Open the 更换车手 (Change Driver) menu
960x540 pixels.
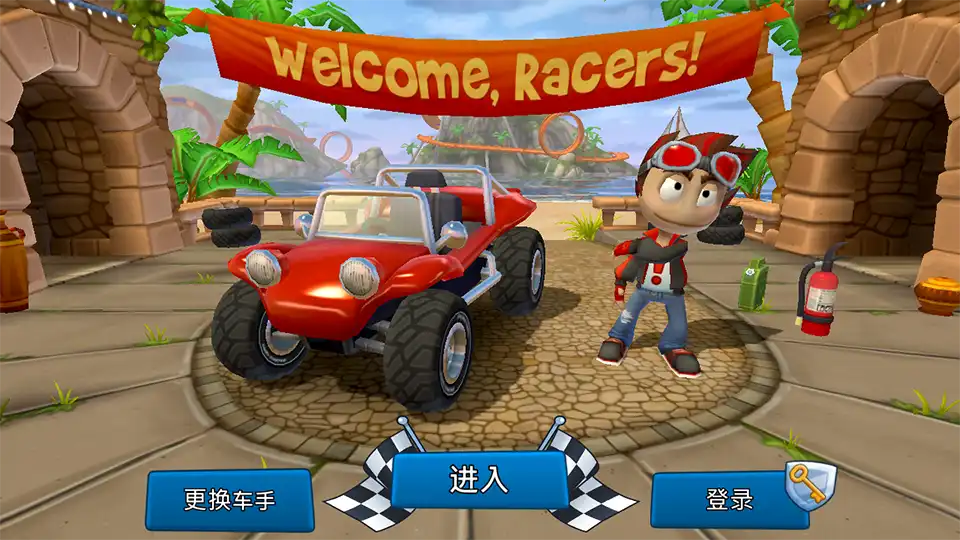coord(230,499)
